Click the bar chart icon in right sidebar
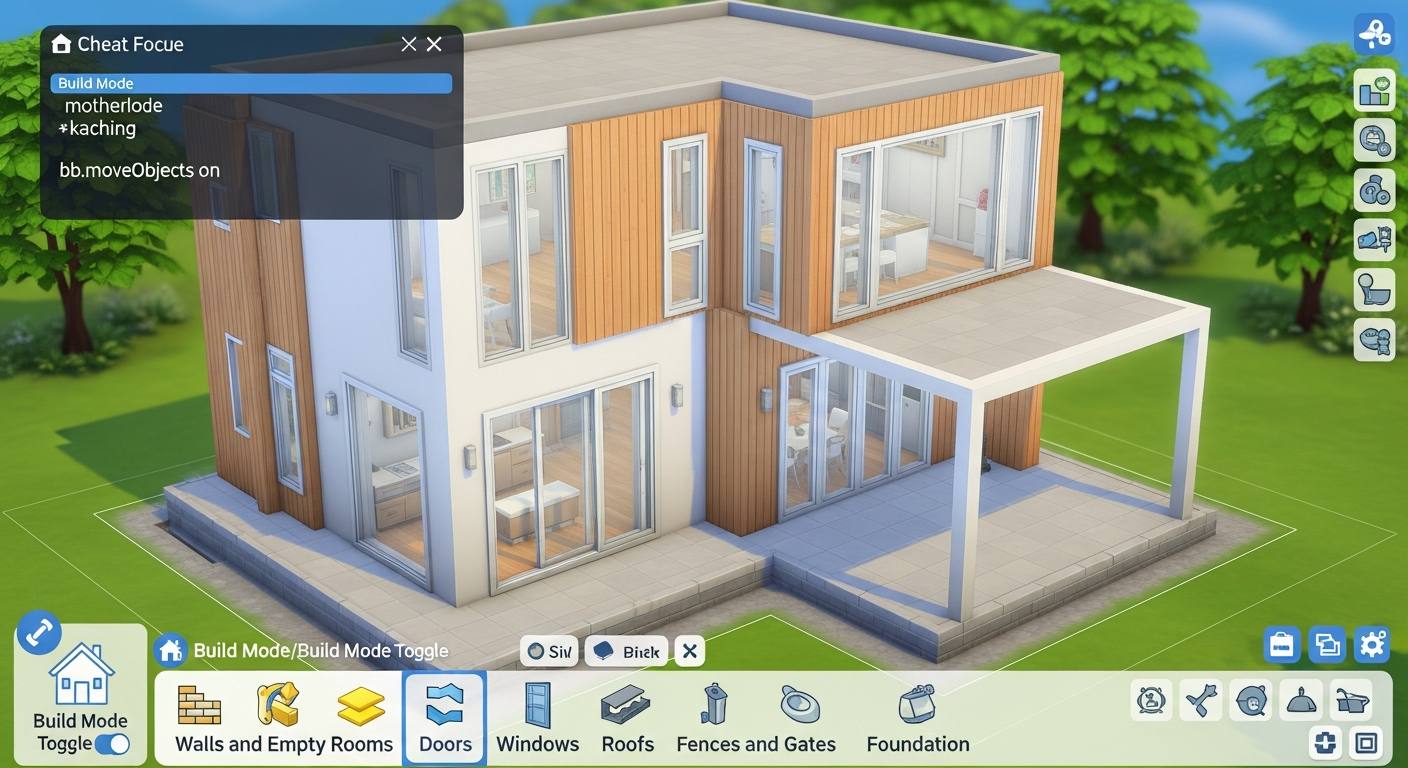Screen dimensions: 1408x768 tap(1374, 90)
